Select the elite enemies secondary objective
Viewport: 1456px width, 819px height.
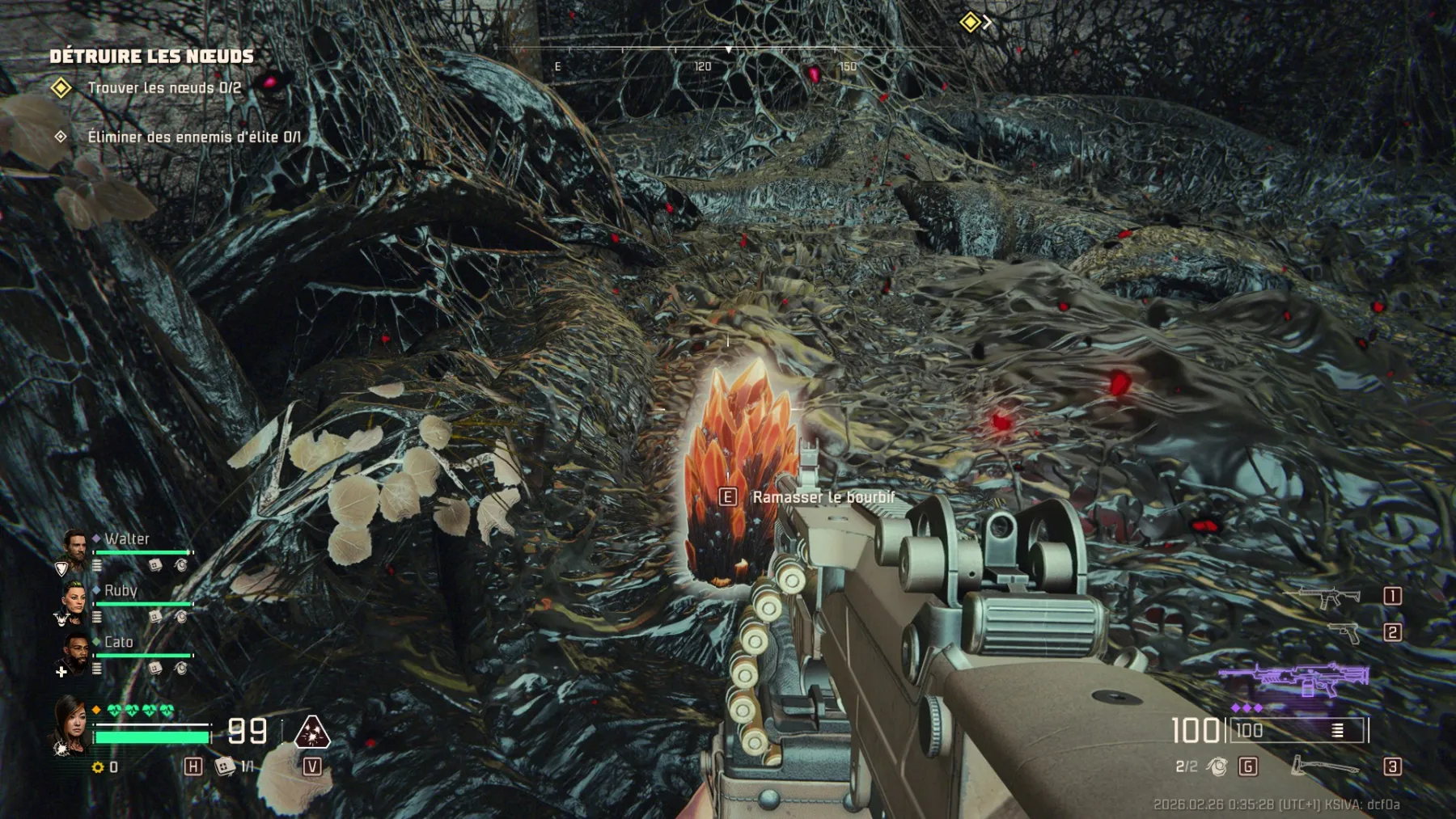click(193, 137)
